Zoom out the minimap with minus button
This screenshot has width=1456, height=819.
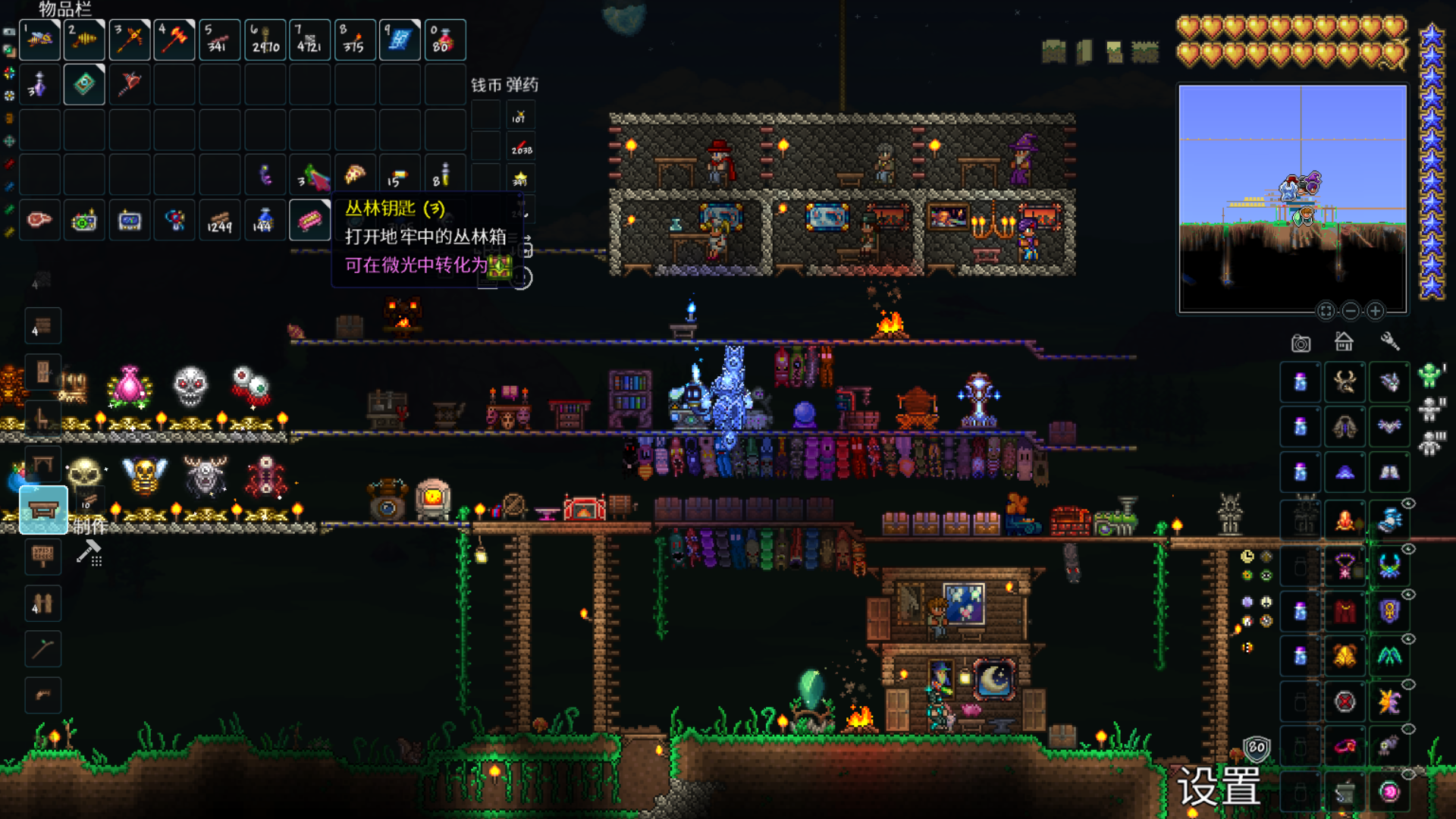click(x=1351, y=311)
